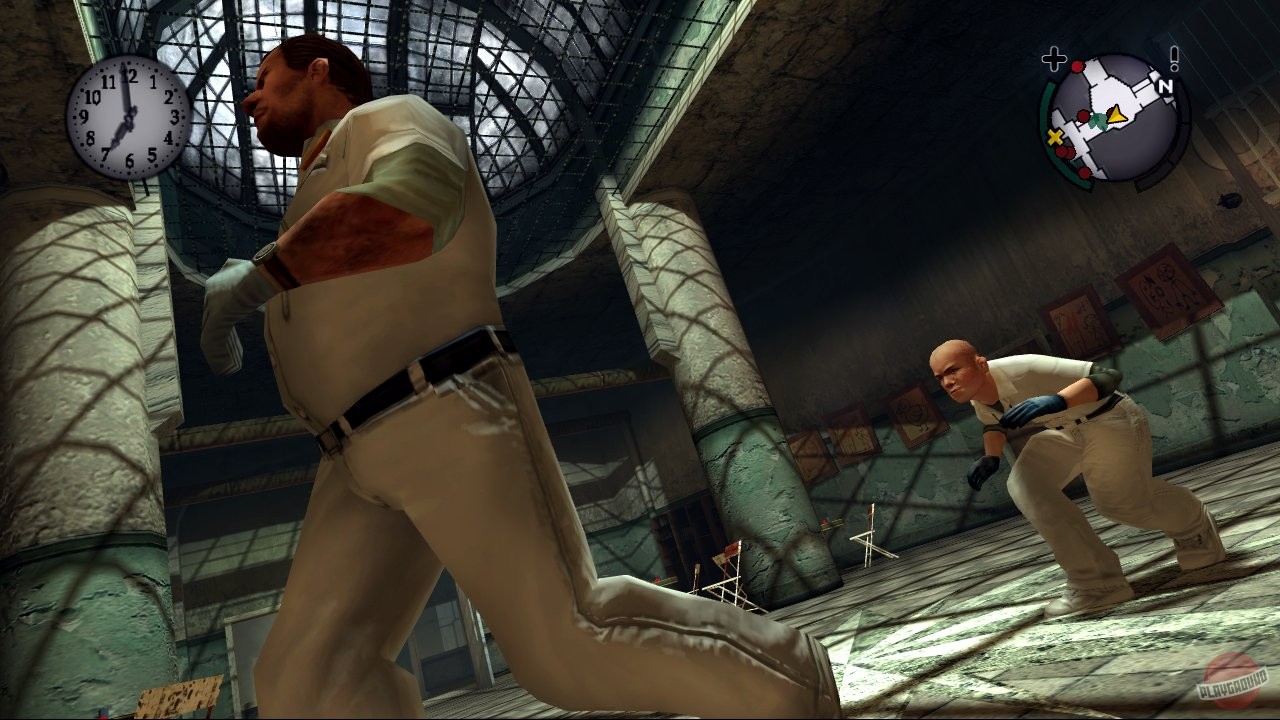Click the green objective marker near the minimap center
This screenshot has width=1280, height=720.
pos(1097,121)
